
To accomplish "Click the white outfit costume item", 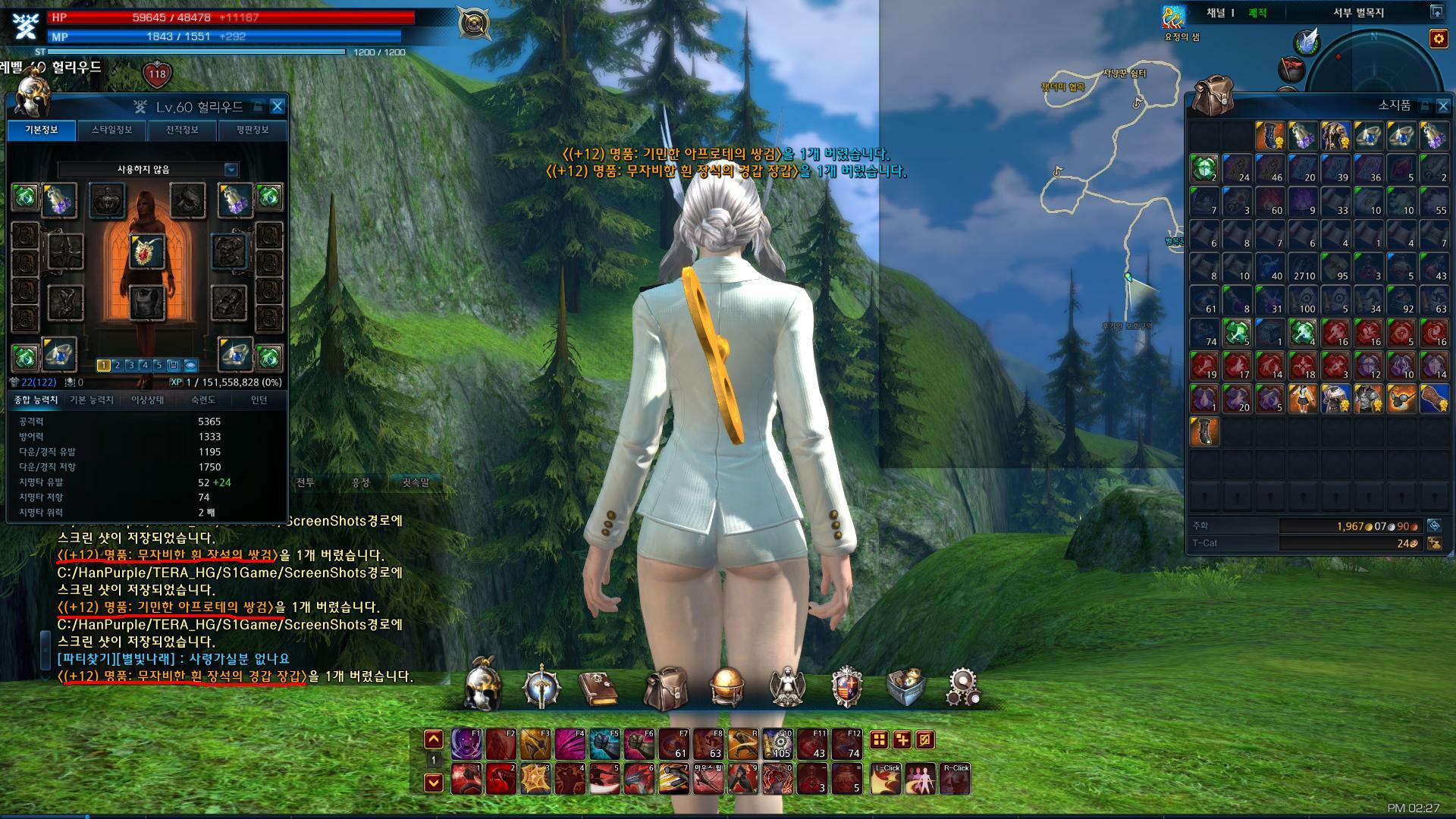I will tap(1303, 398).
